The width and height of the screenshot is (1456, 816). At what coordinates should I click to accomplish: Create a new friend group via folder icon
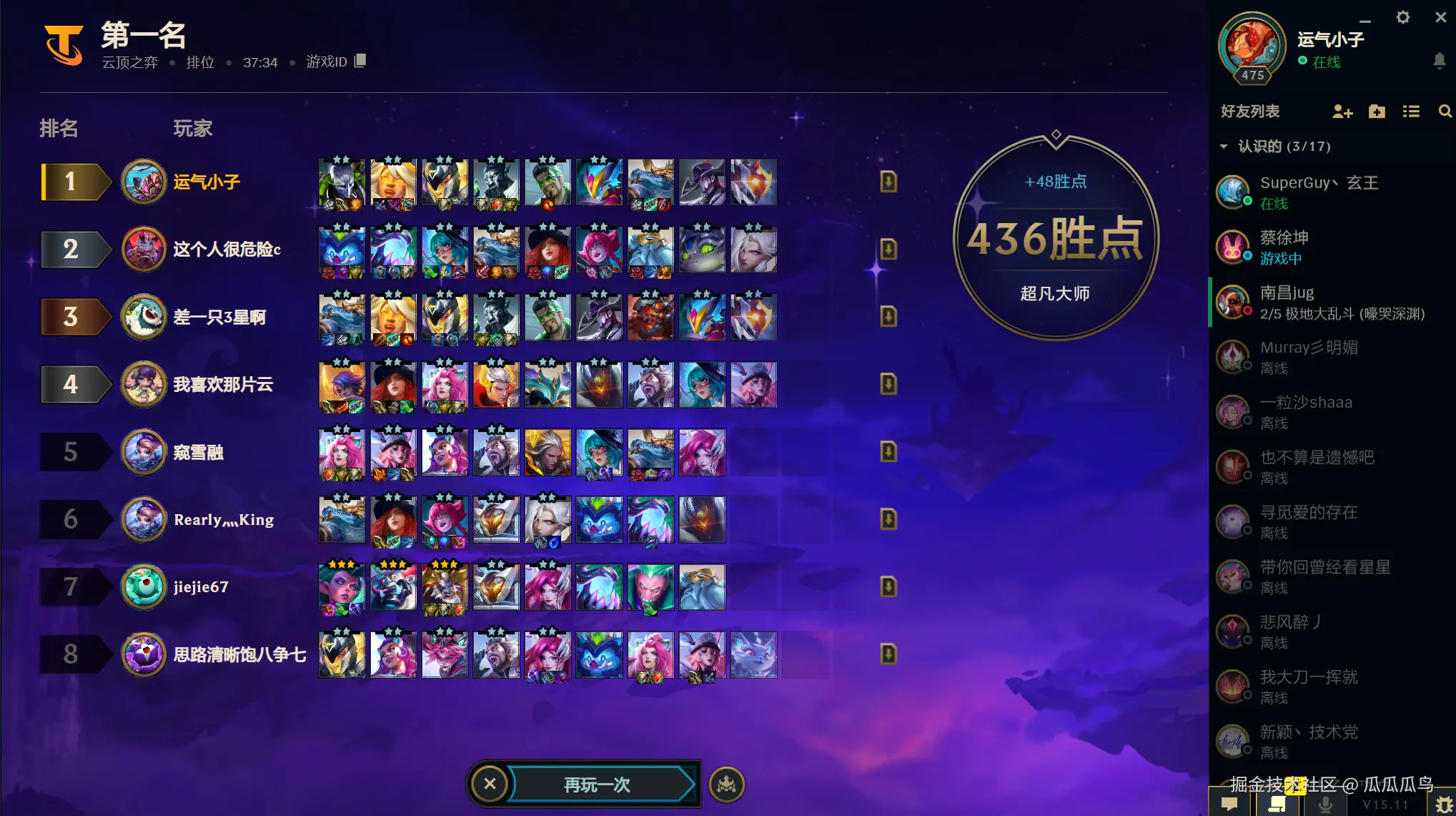click(x=1377, y=112)
